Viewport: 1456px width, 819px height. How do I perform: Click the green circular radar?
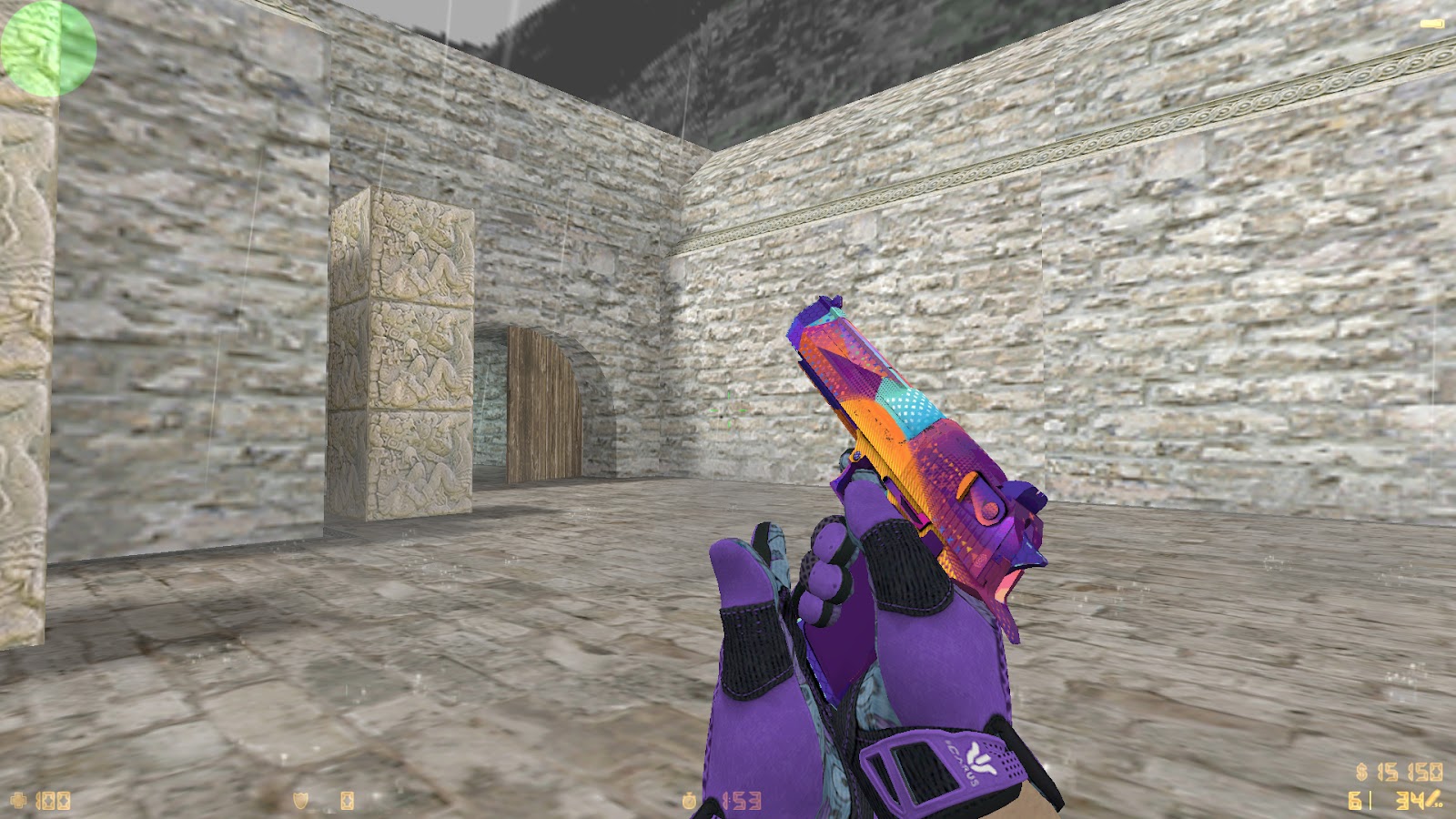click(x=47, y=47)
